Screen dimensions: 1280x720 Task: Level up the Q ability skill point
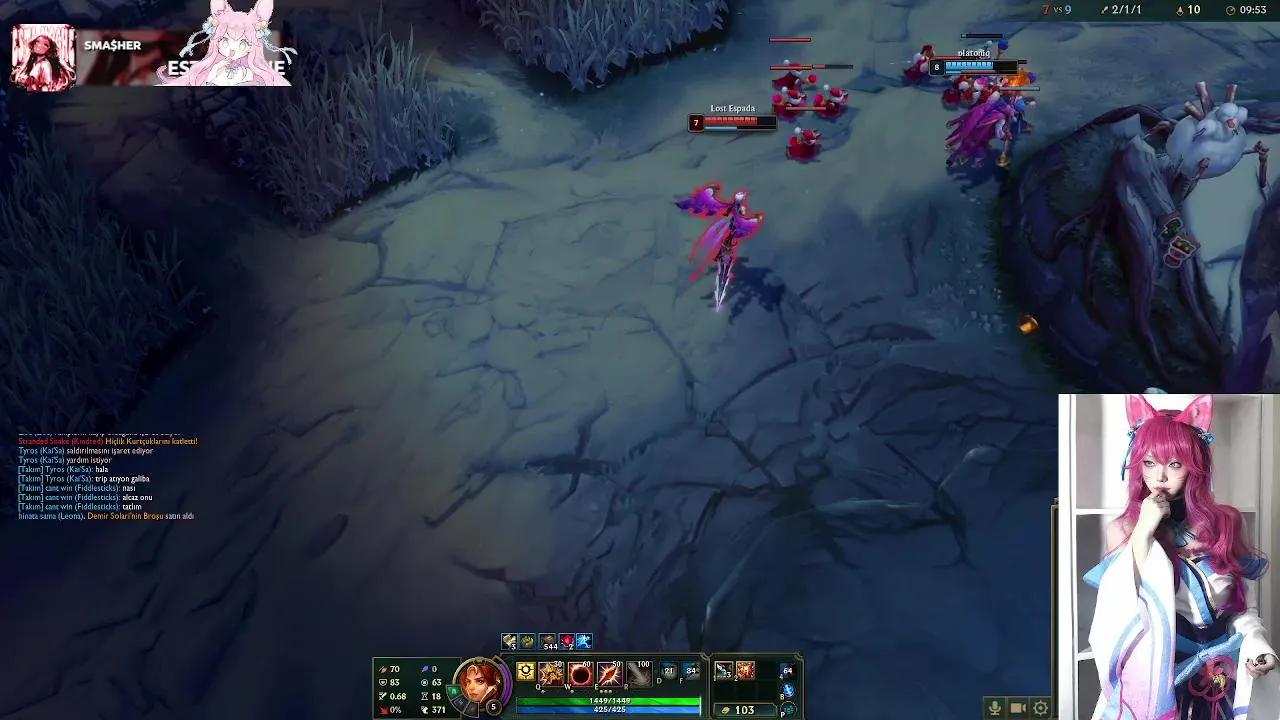coord(543,692)
